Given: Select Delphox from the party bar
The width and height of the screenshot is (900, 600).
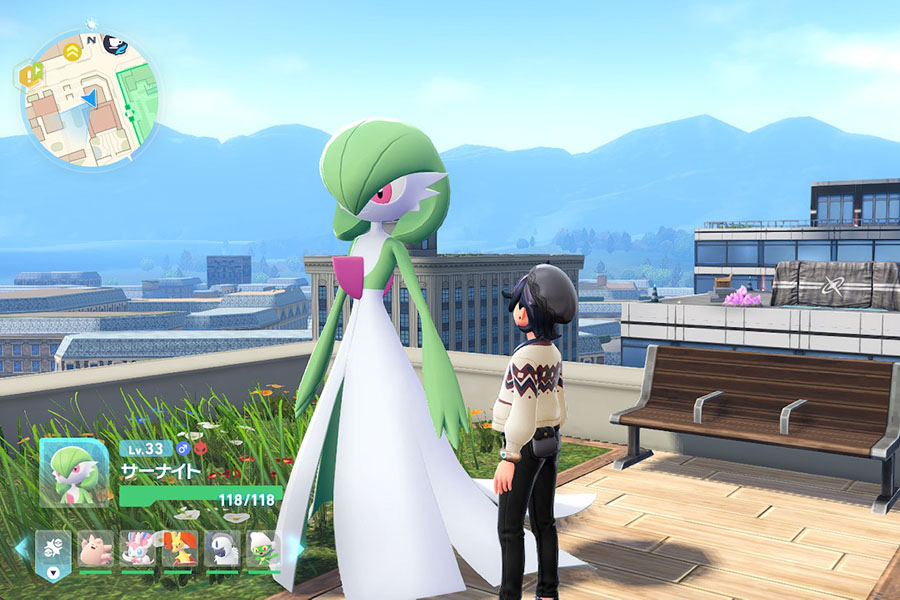Looking at the screenshot, I should point(180,548).
